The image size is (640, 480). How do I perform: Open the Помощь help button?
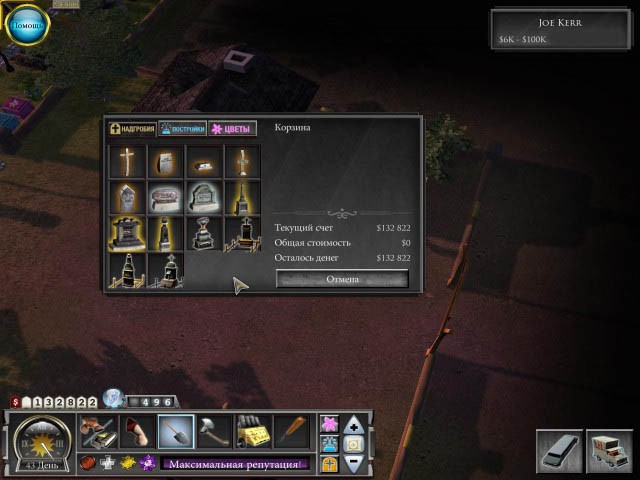pos(26,25)
